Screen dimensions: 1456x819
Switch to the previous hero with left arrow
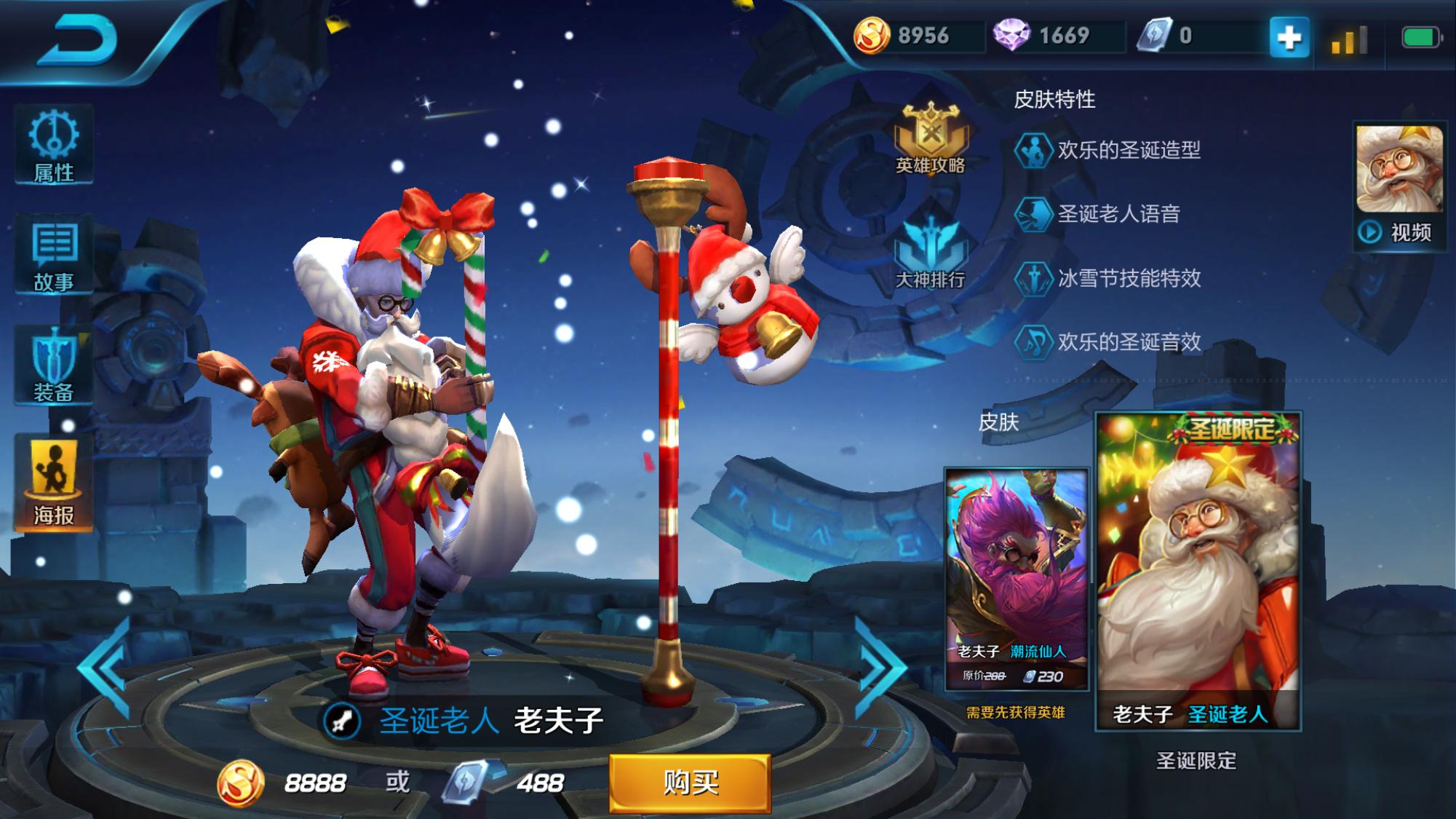[x=106, y=668]
